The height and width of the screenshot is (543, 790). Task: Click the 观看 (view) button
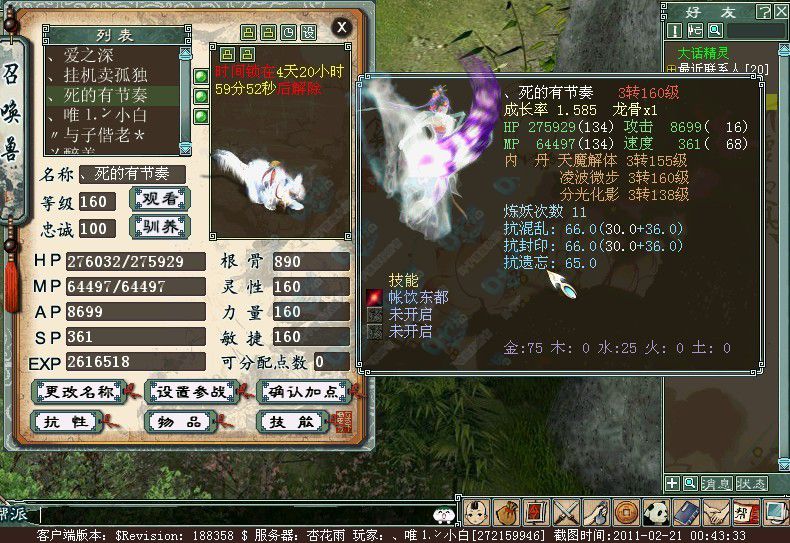click(161, 198)
